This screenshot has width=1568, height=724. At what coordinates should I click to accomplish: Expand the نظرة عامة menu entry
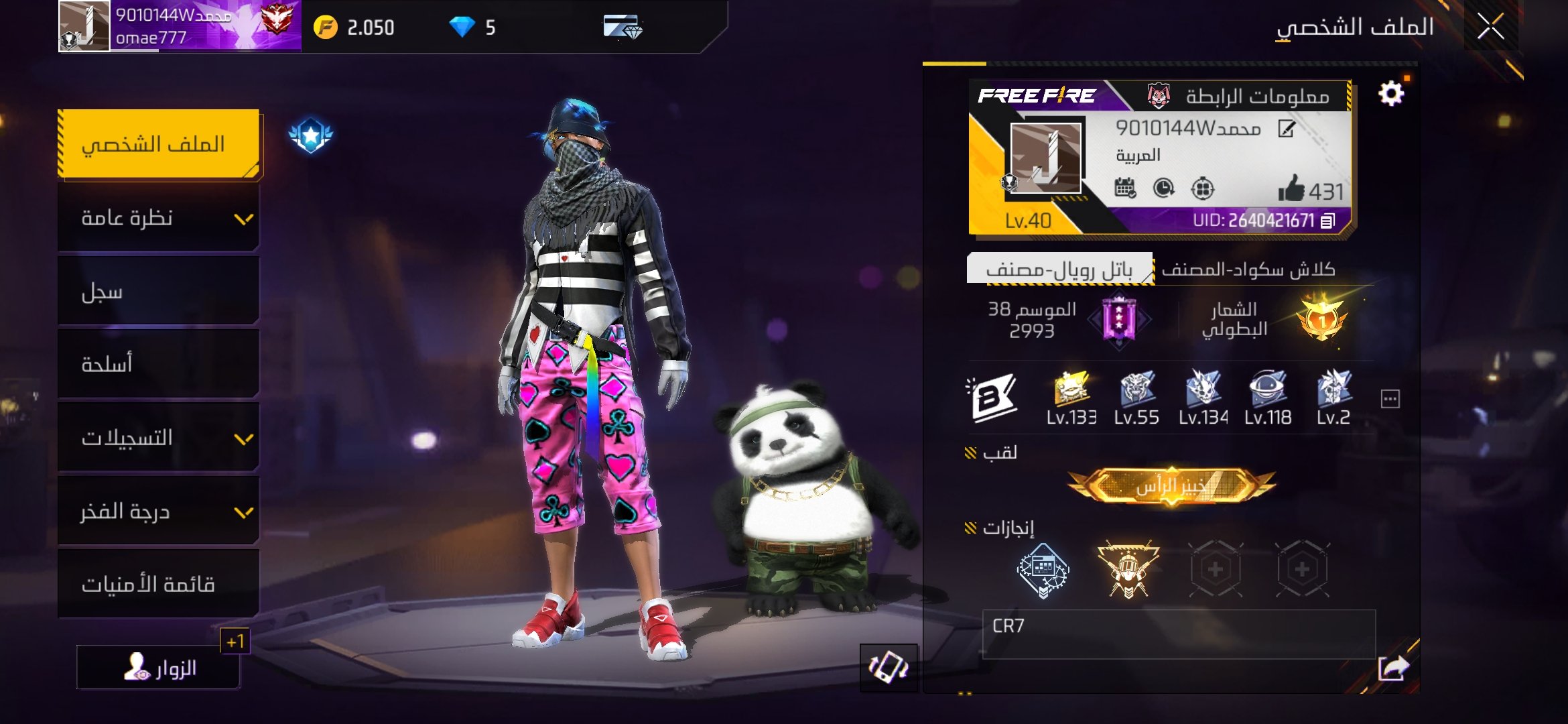pyautogui.click(x=159, y=218)
